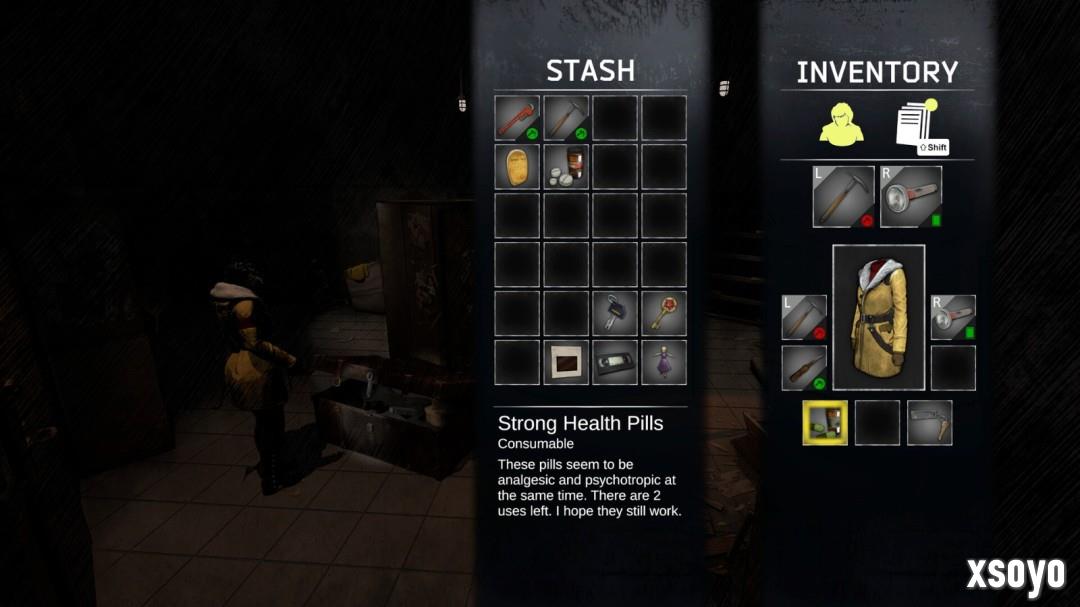Choose the screwdriver inventory slot
1080x607 pixels.
coord(804,368)
